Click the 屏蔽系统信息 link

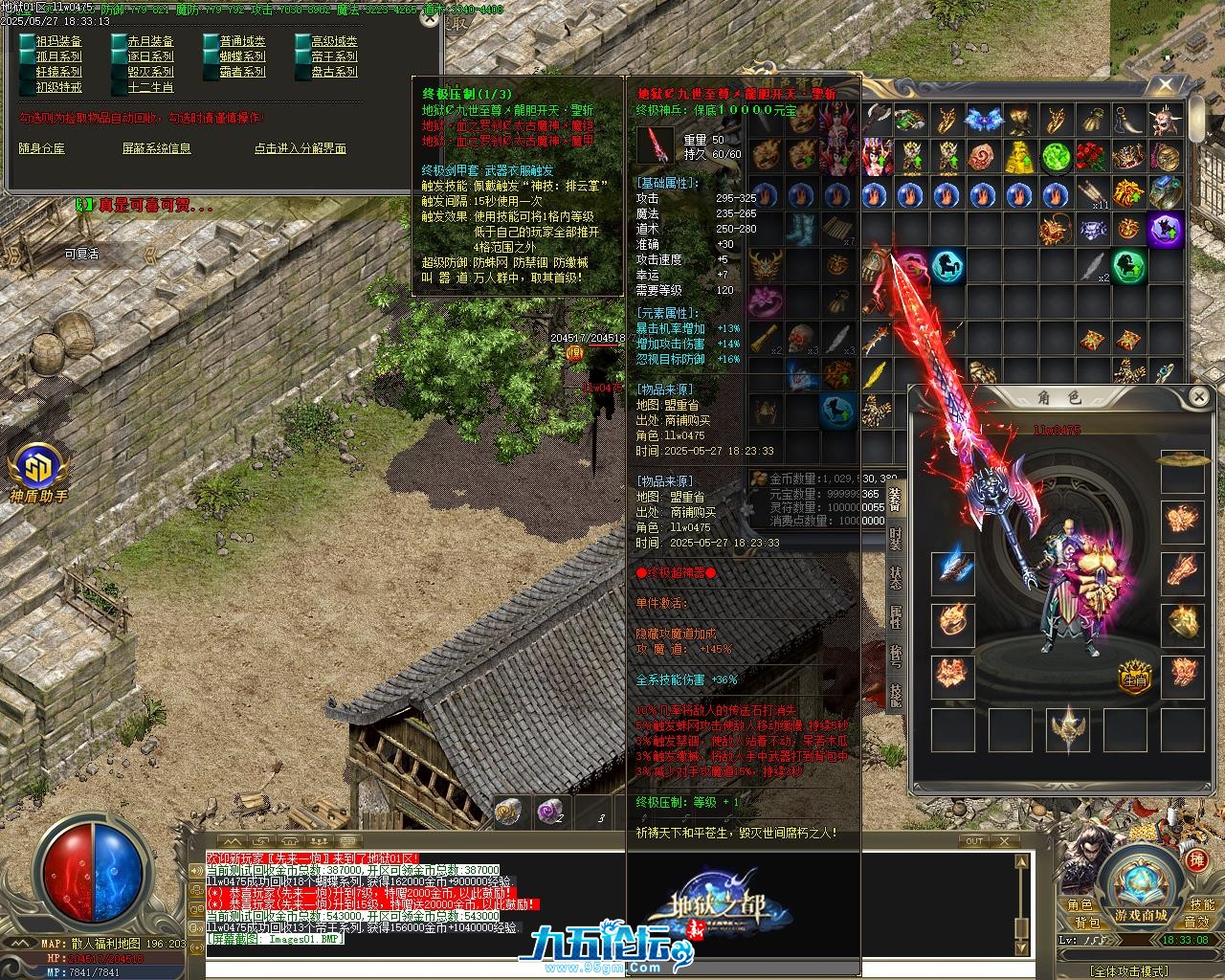(156, 148)
